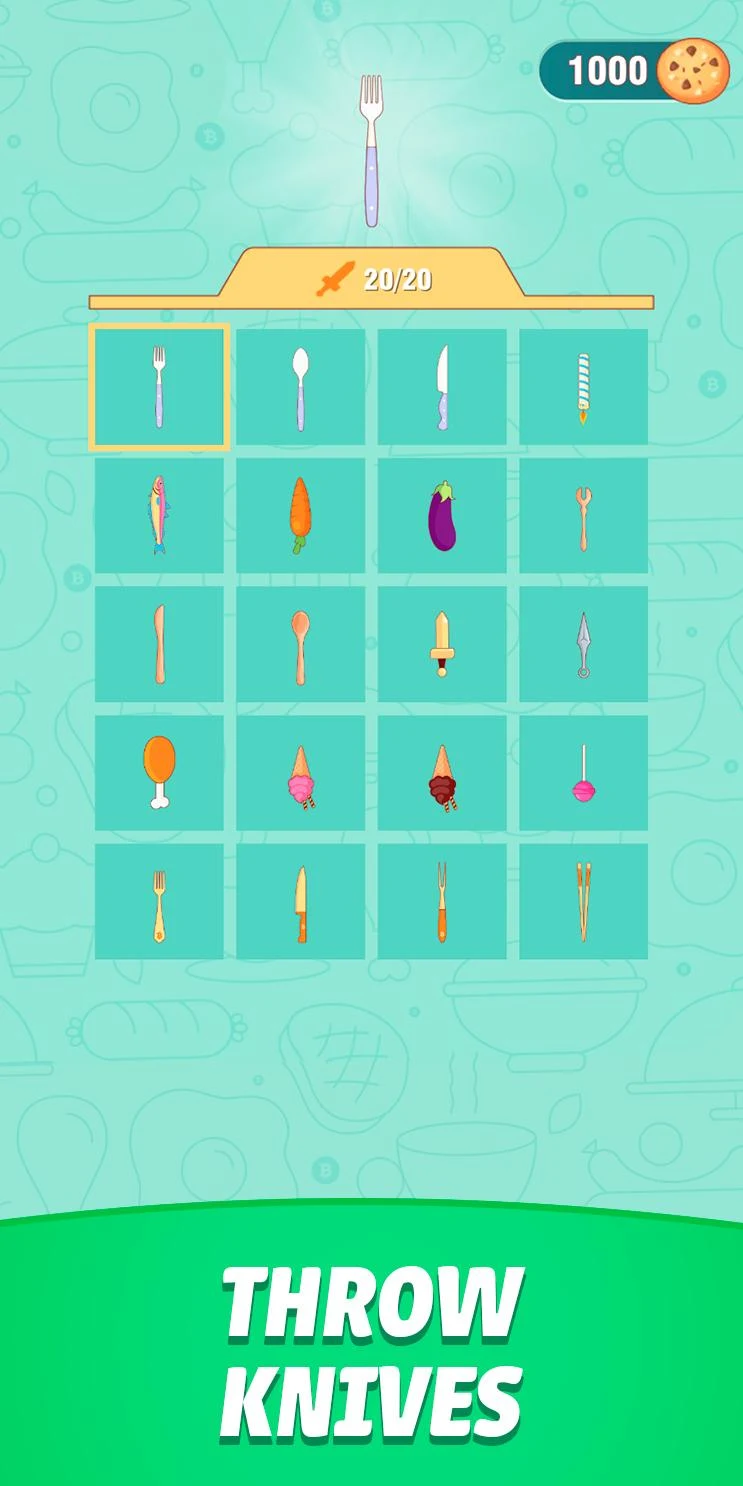Select the orange carrot skin
743x1486 pixels.
point(301,515)
